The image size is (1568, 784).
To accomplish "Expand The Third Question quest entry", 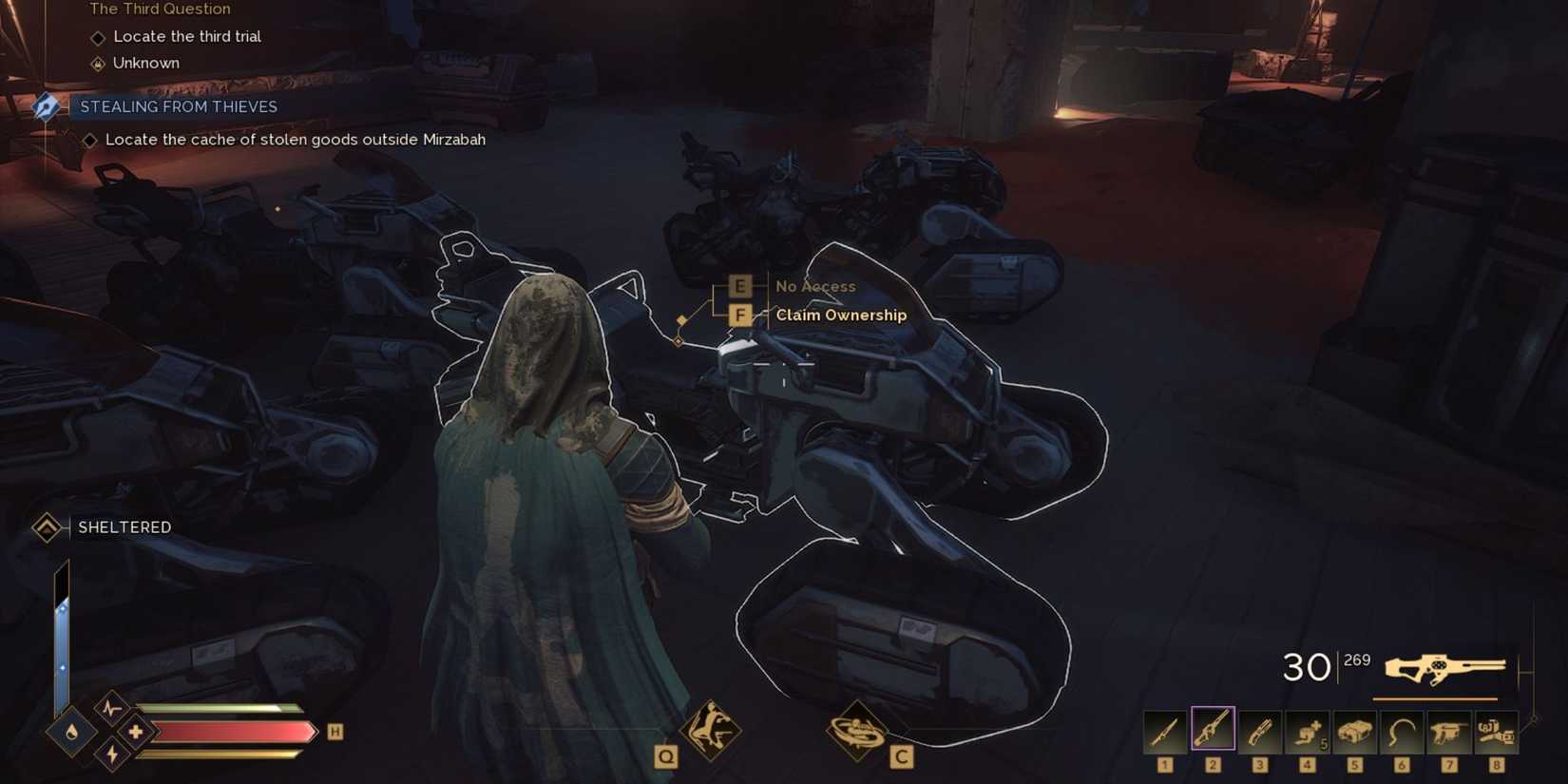I will 160,9.
